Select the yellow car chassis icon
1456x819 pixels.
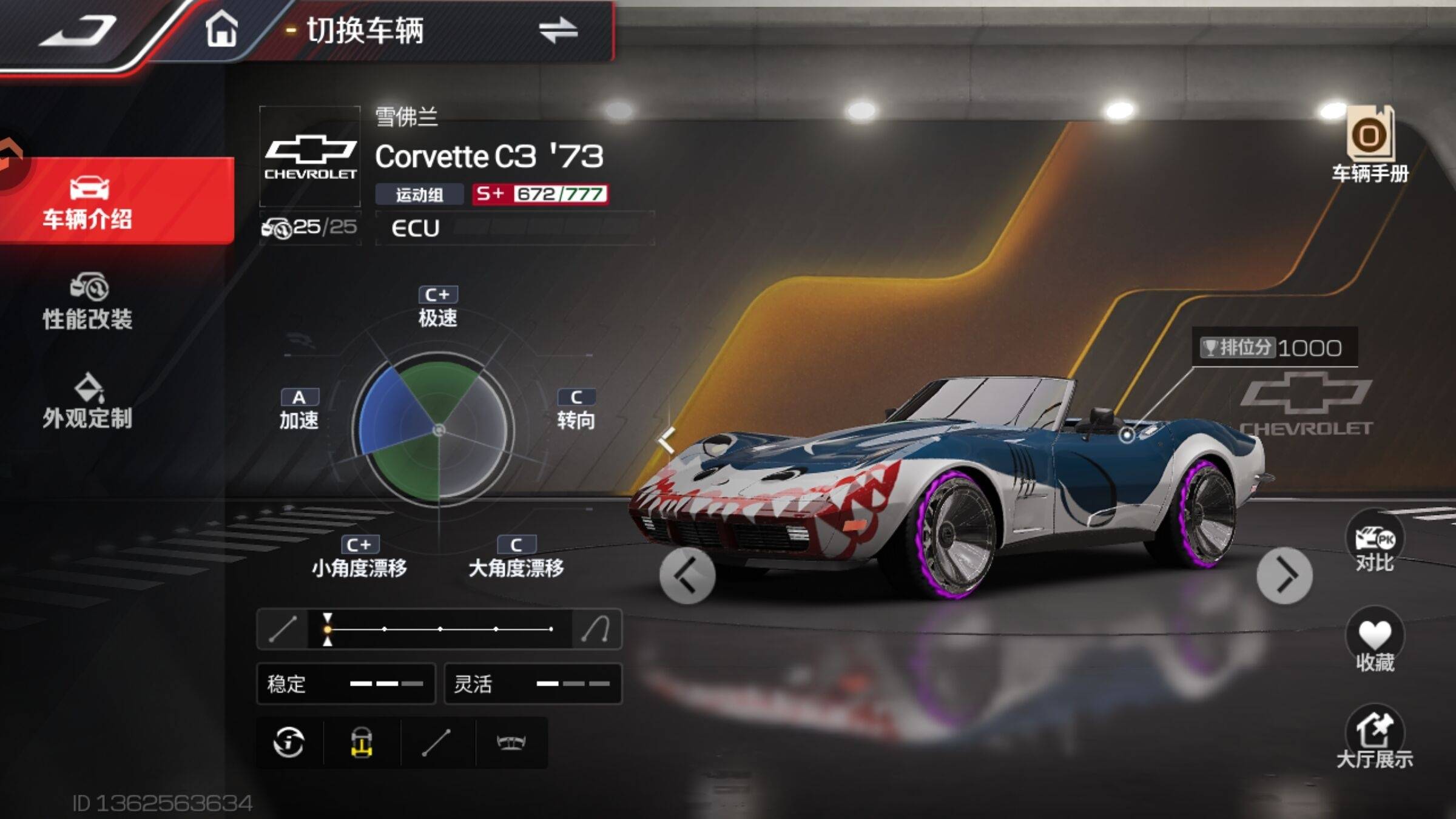[362, 743]
